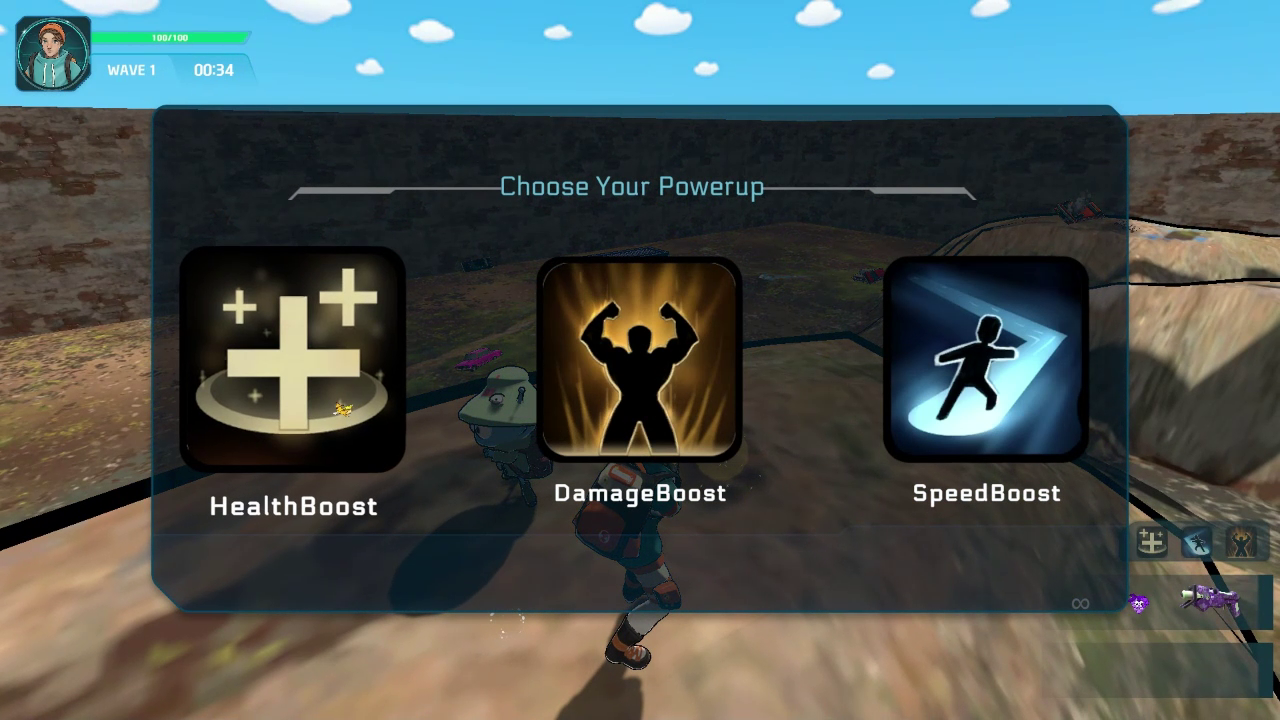Select the DamageBoost flexing silhouette icon
The height and width of the screenshot is (720, 1280).
(x=640, y=361)
